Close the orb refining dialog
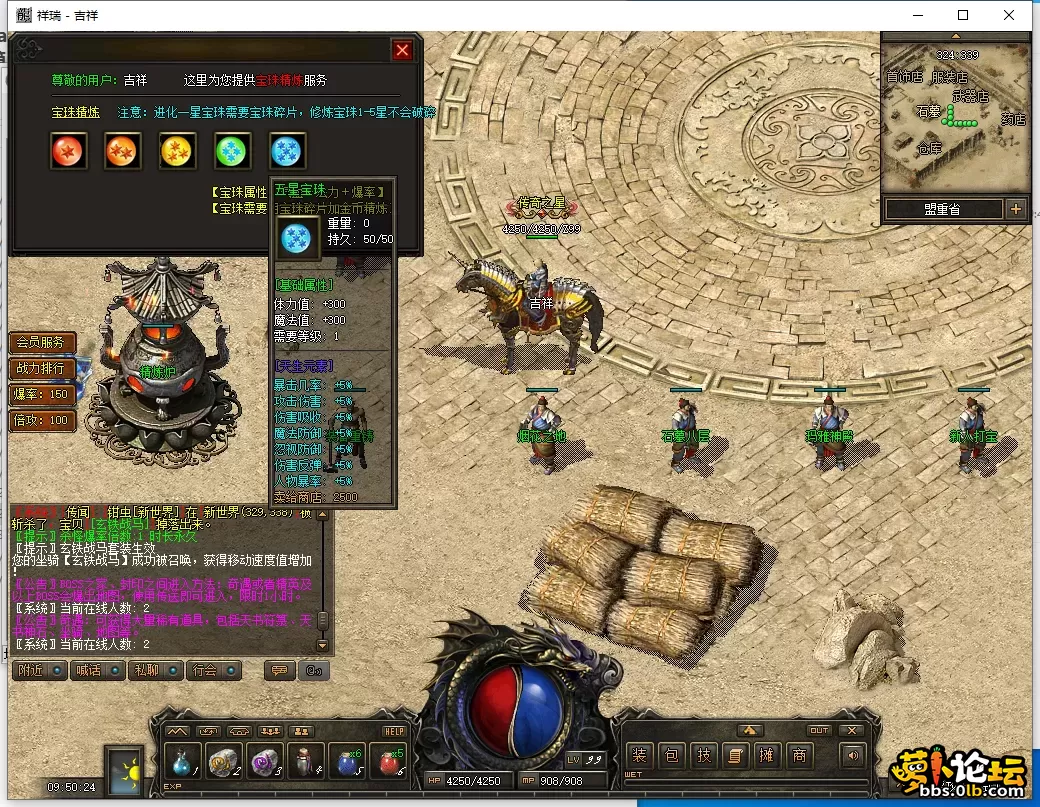 coord(402,50)
